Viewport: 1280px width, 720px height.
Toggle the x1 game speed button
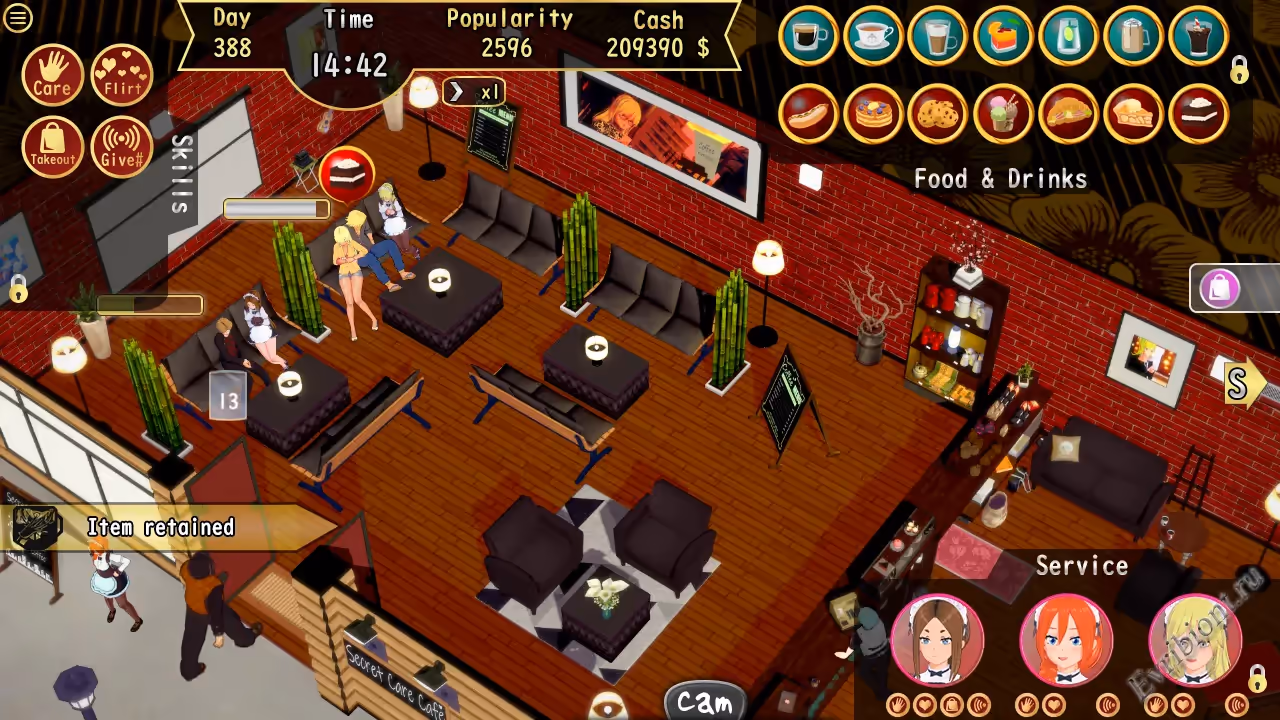click(x=474, y=92)
